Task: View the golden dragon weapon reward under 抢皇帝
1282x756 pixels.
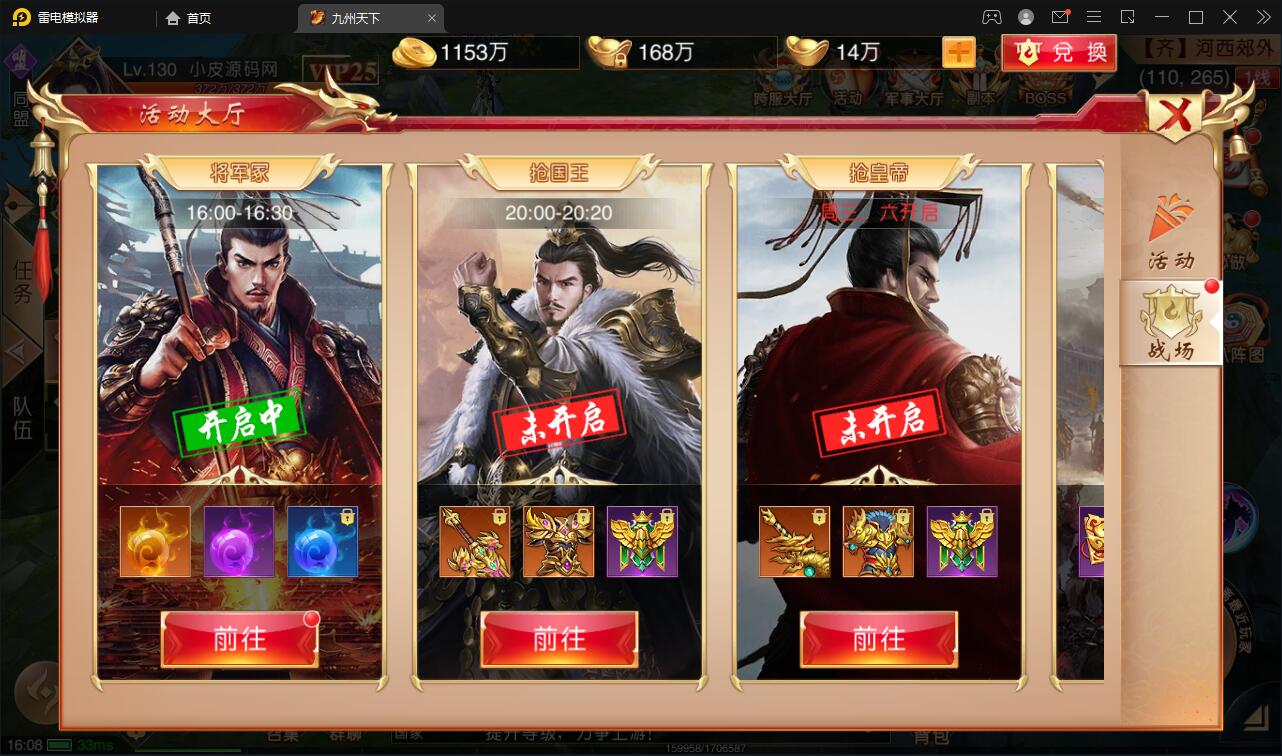Action: tap(795, 542)
